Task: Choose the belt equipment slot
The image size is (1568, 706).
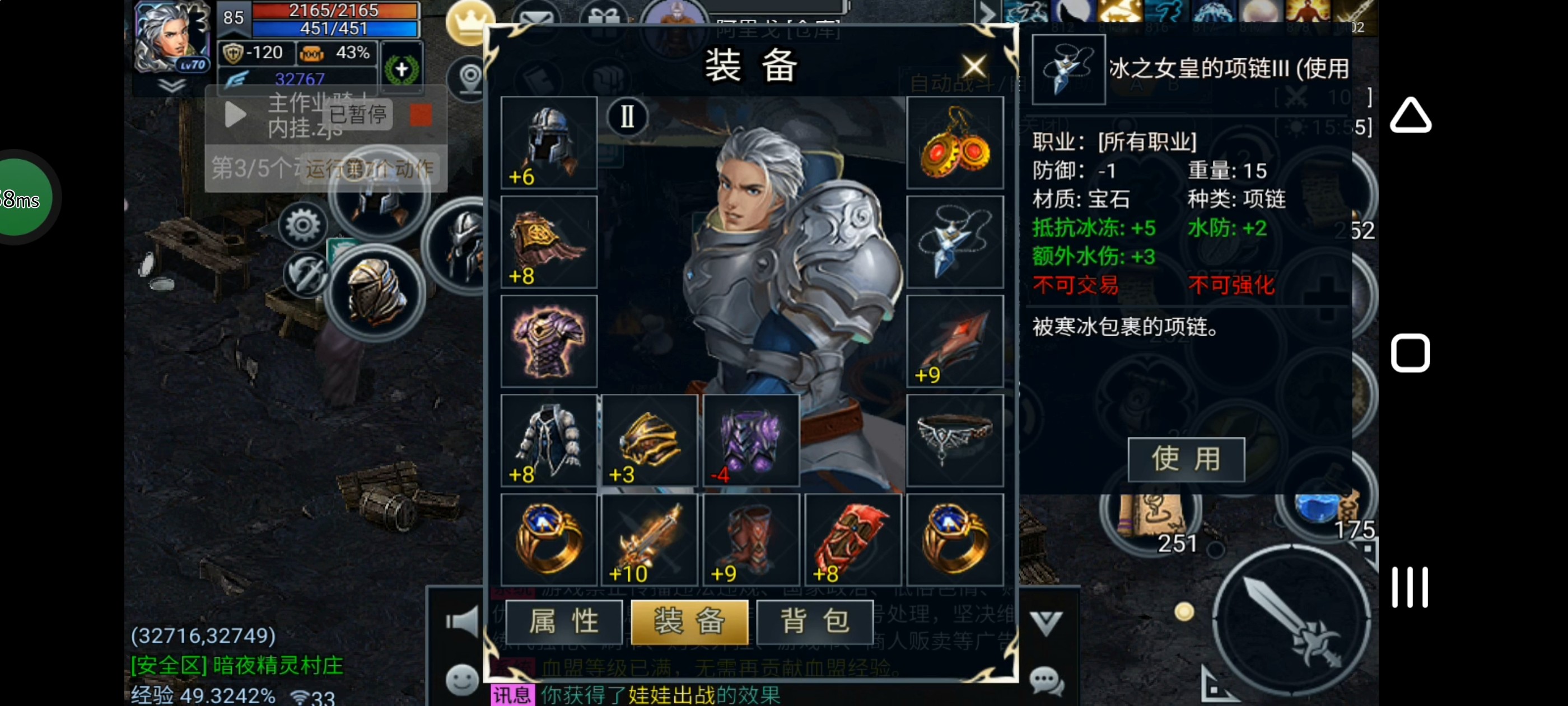Action: 954,440
